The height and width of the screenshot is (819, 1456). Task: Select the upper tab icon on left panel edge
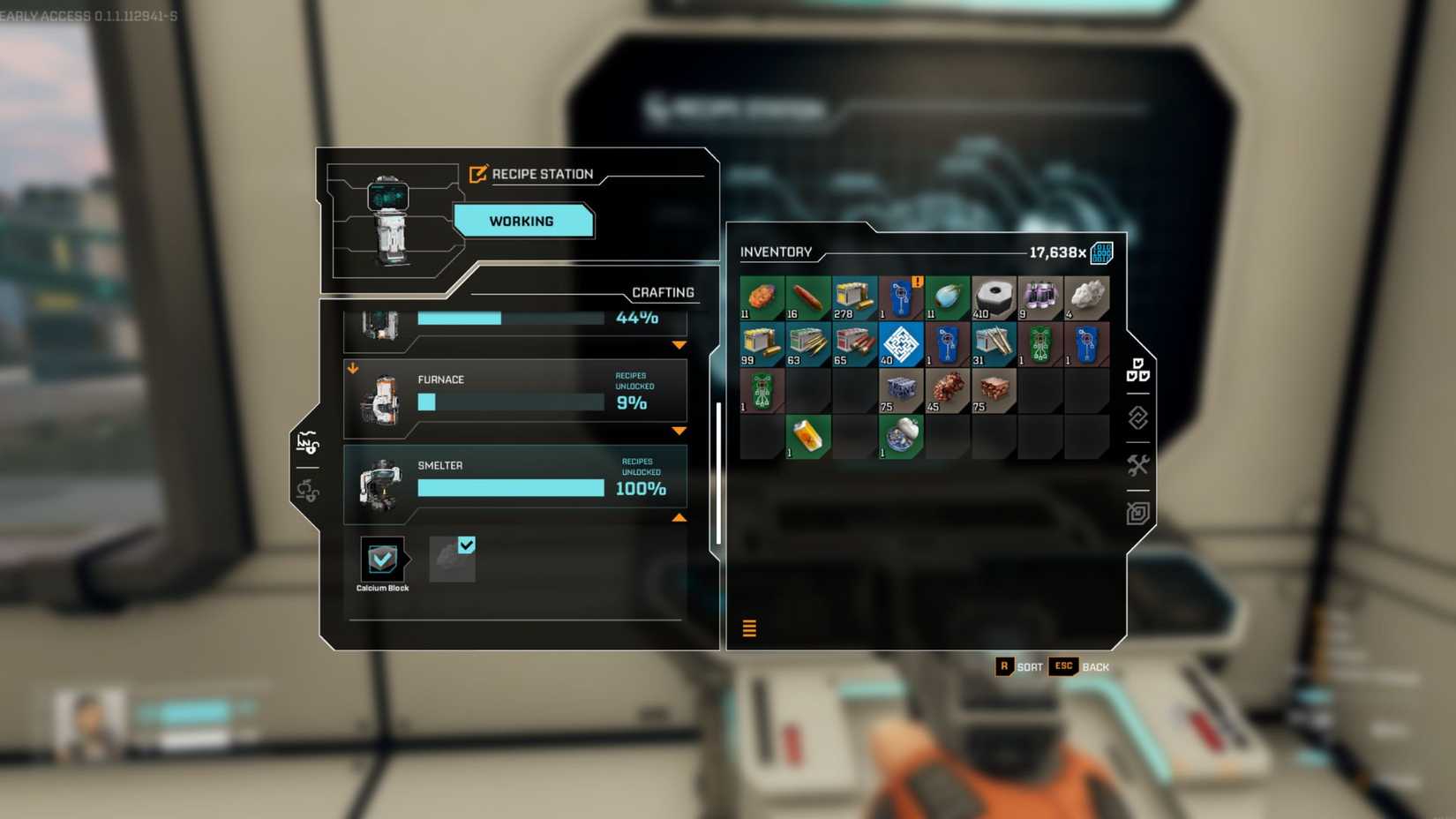[306, 445]
